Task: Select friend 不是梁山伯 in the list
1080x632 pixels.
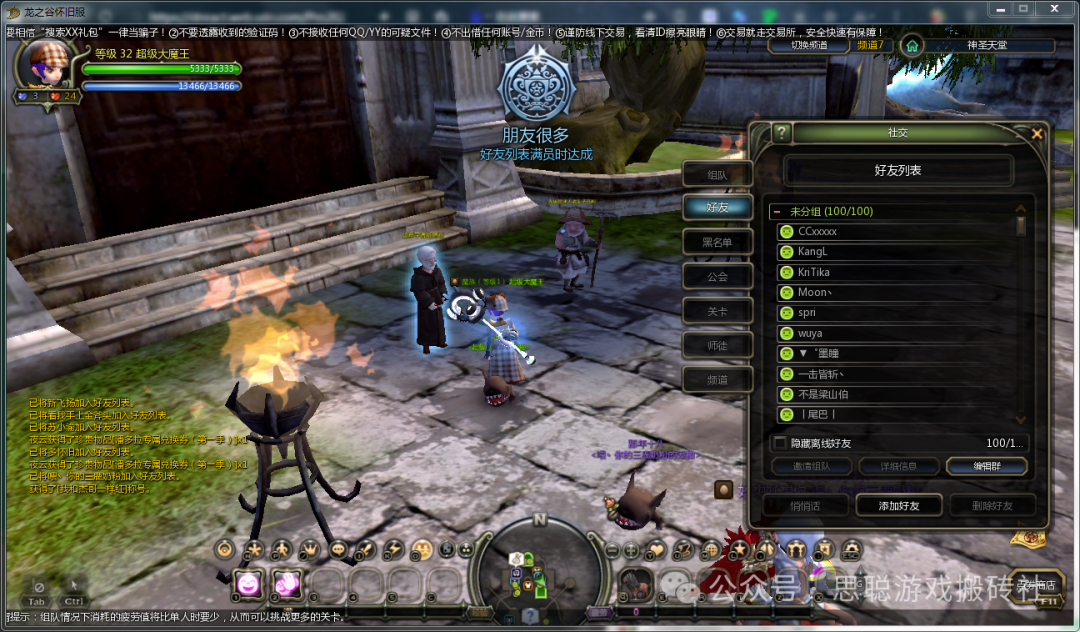Action: tap(823, 394)
